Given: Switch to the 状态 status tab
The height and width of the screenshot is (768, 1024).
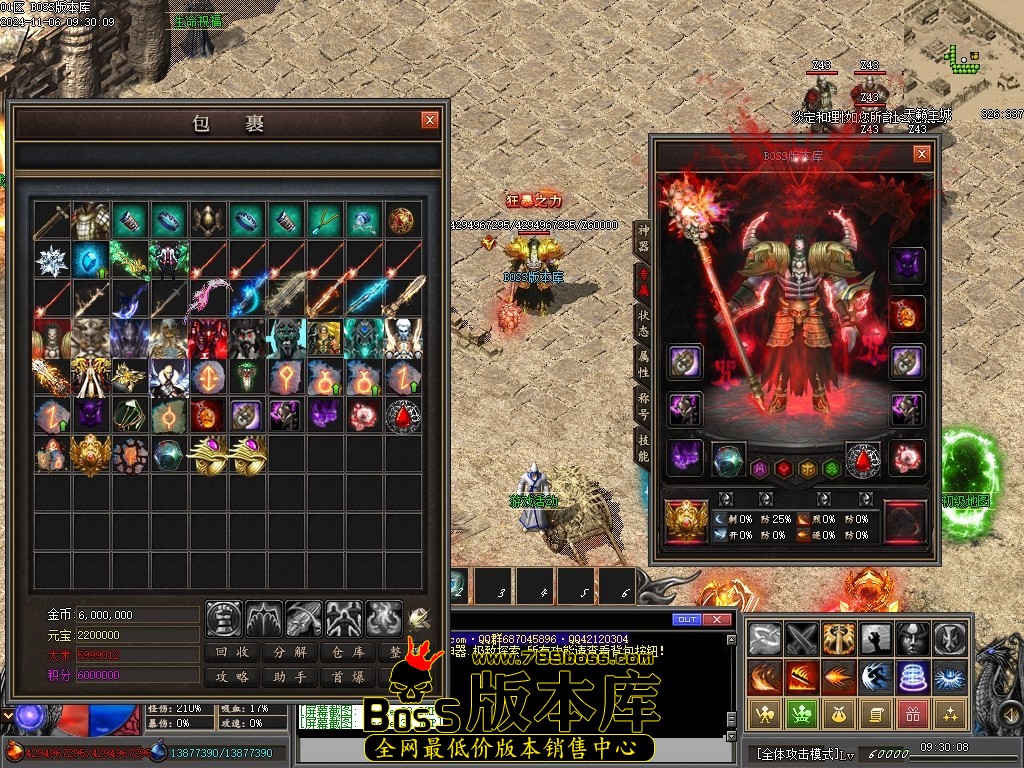Looking at the screenshot, I should (643, 322).
